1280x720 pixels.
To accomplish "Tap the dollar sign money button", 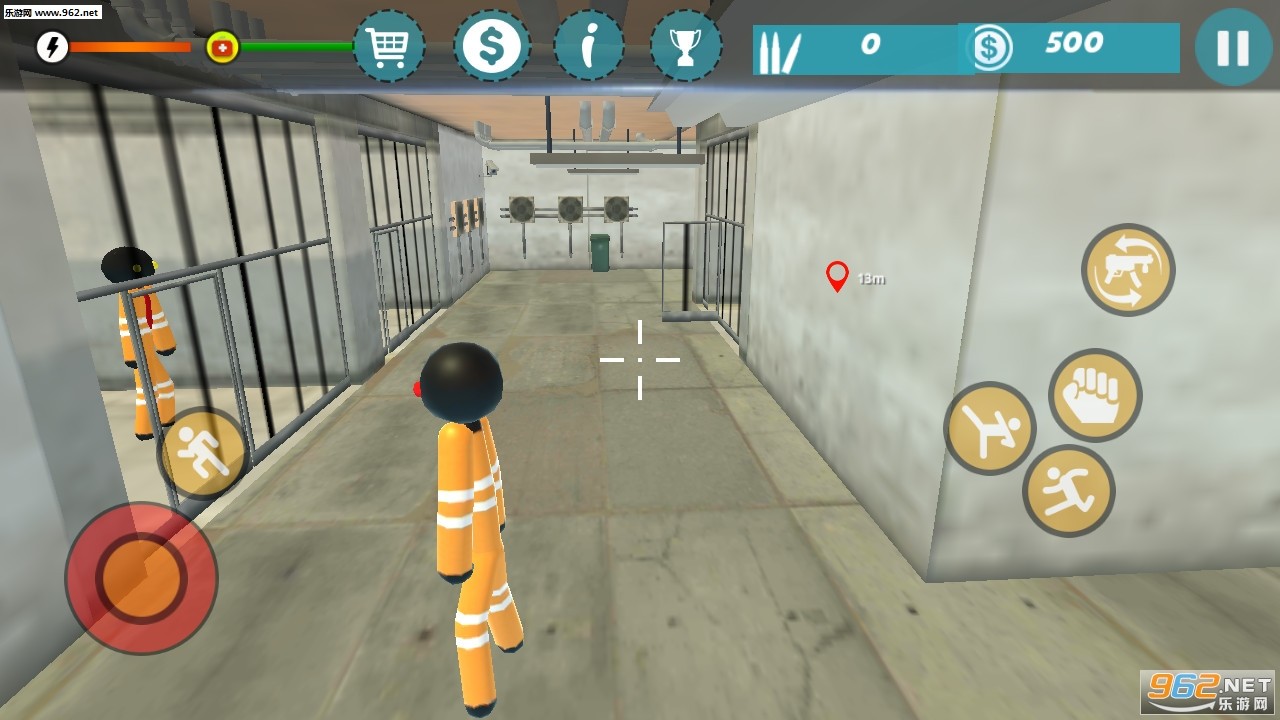I will (x=491, y=46).
